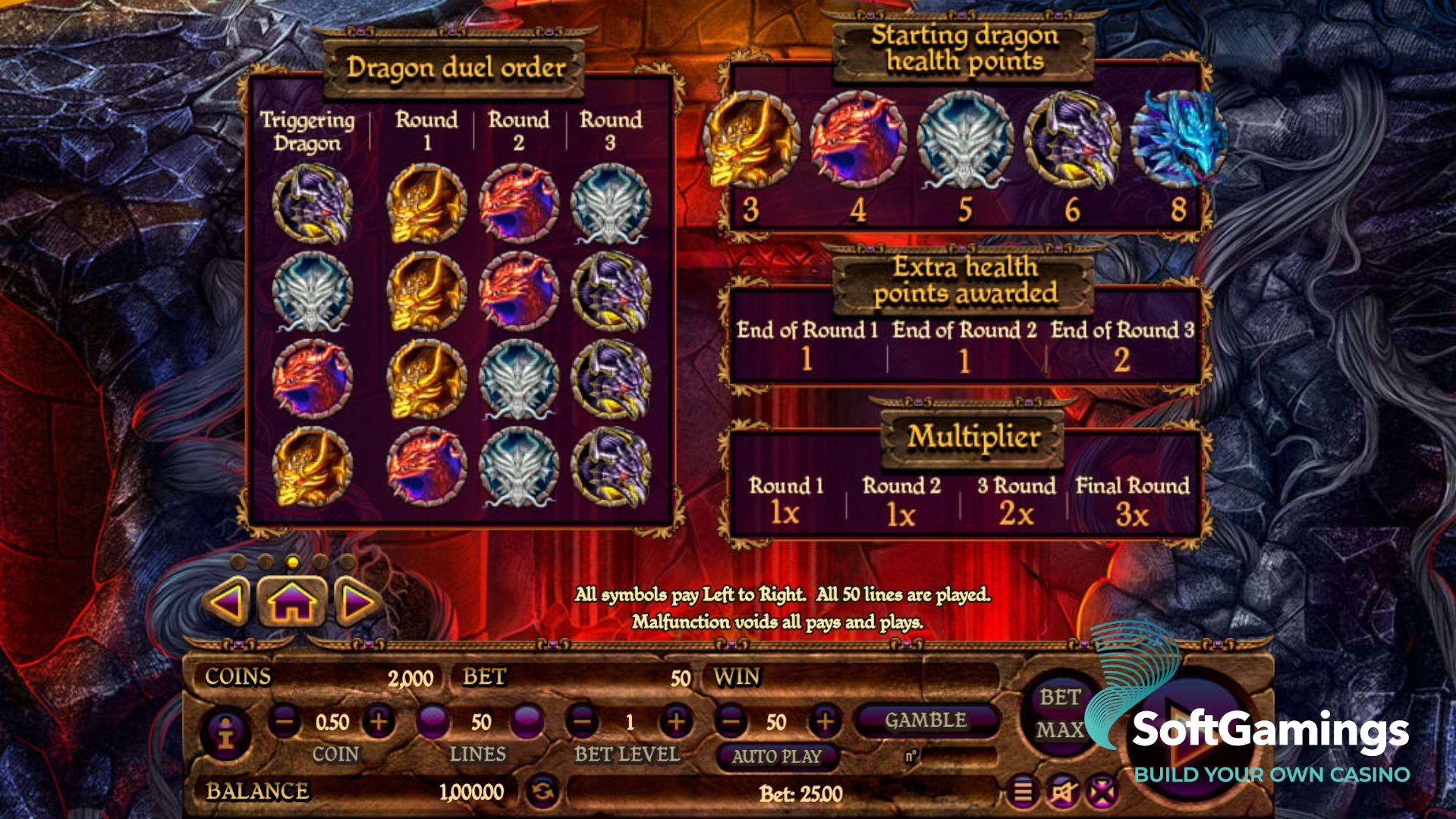Toggle the coins and balance display swap
Screen dimensions: 1456x819
(542, 792)
